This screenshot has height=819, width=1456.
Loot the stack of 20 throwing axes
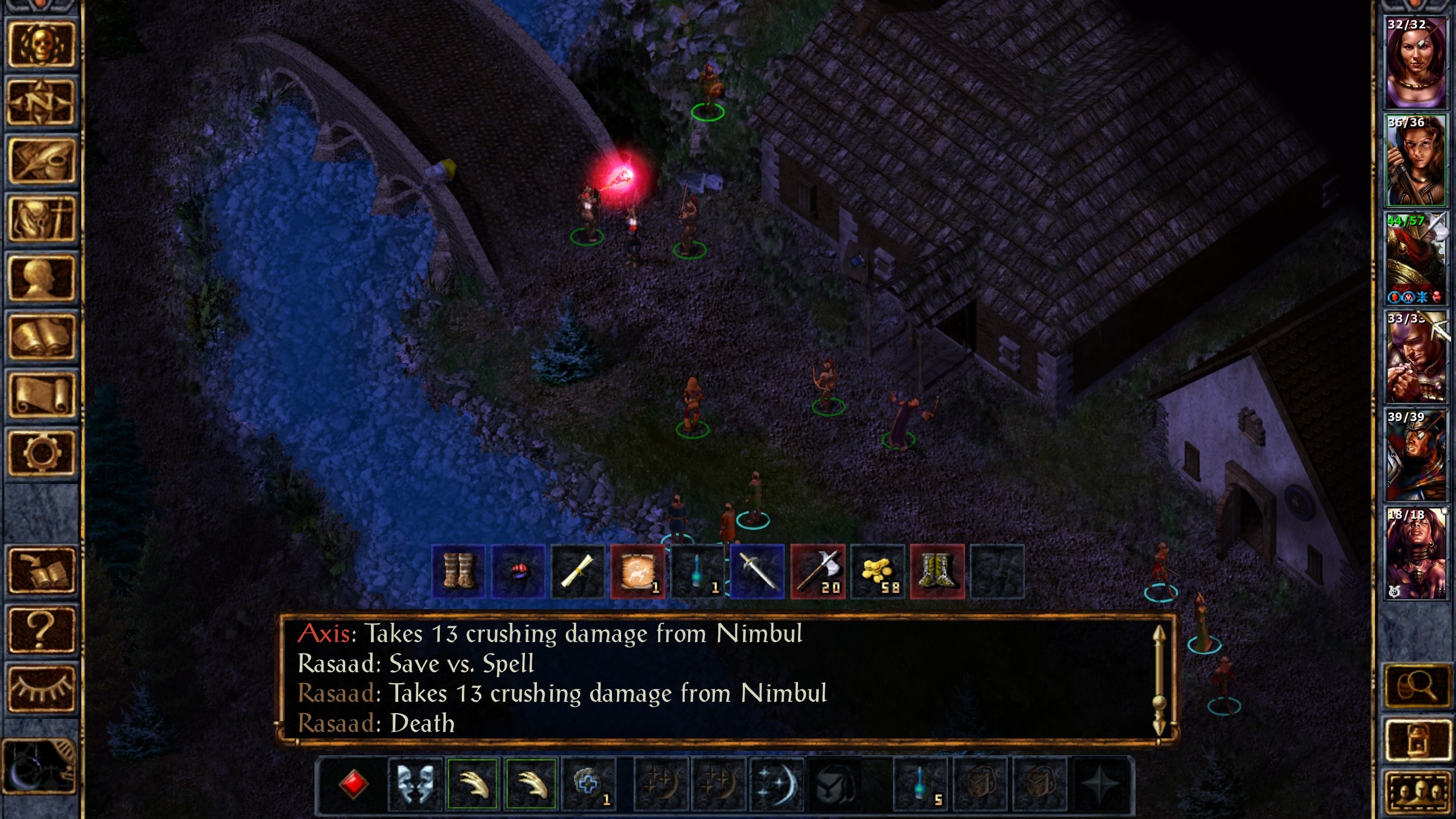click(818, 571)
